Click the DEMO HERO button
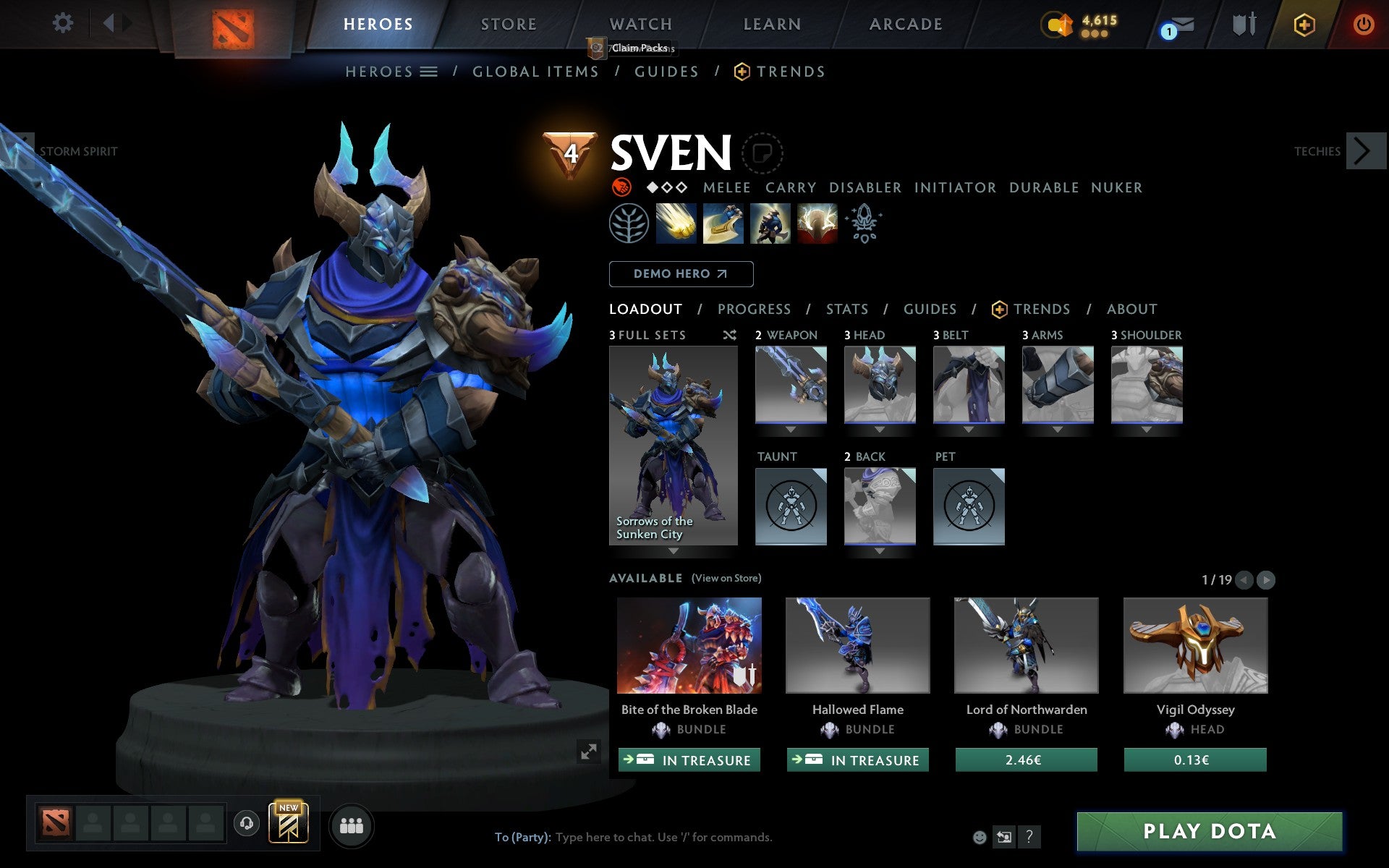The width and height of the screenshot is (1389, 868). click(681, 274)
